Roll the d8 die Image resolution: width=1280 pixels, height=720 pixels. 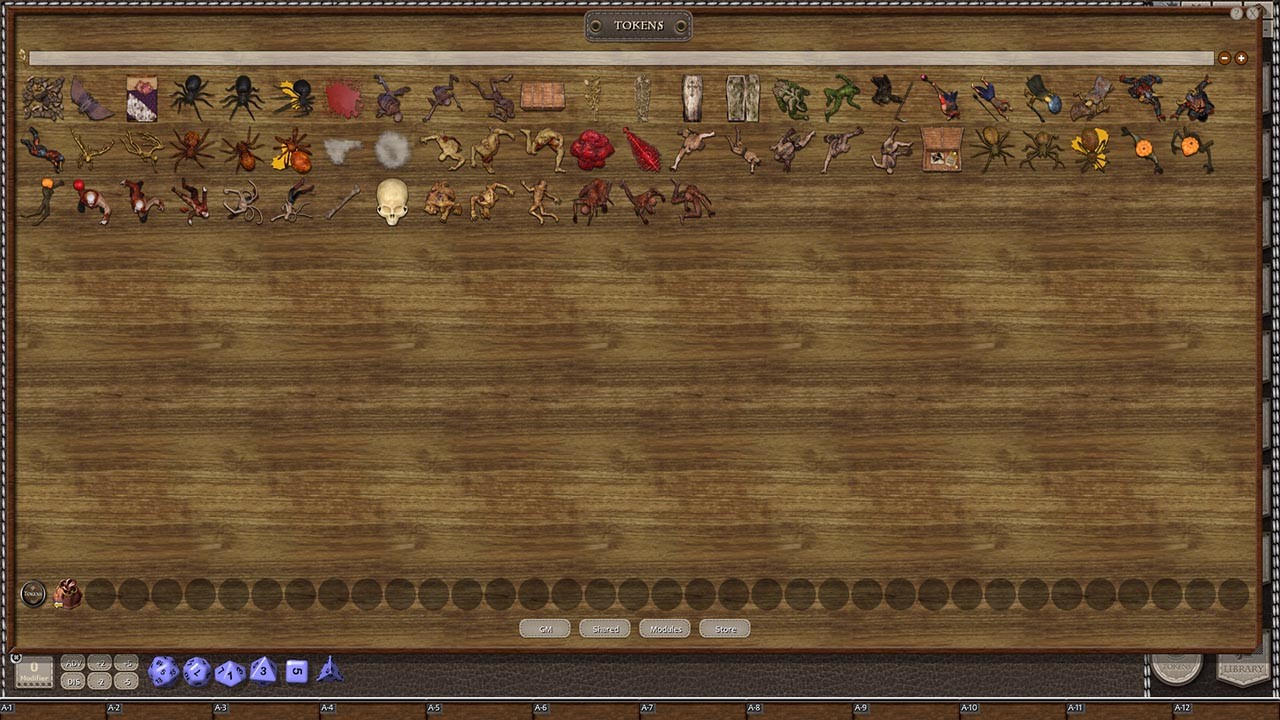click(262, 671)
